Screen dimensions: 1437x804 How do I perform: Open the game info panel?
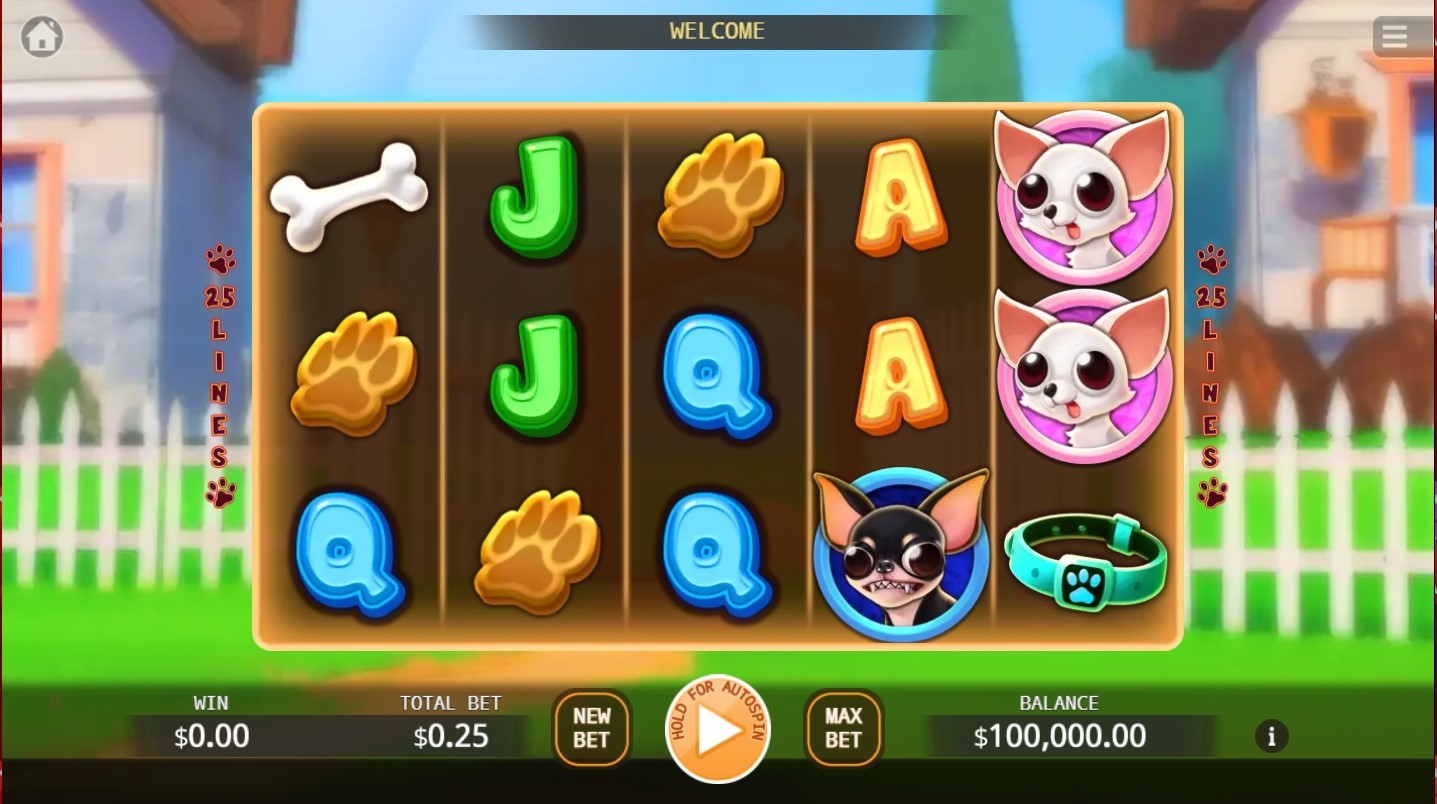pos(1271,737)
